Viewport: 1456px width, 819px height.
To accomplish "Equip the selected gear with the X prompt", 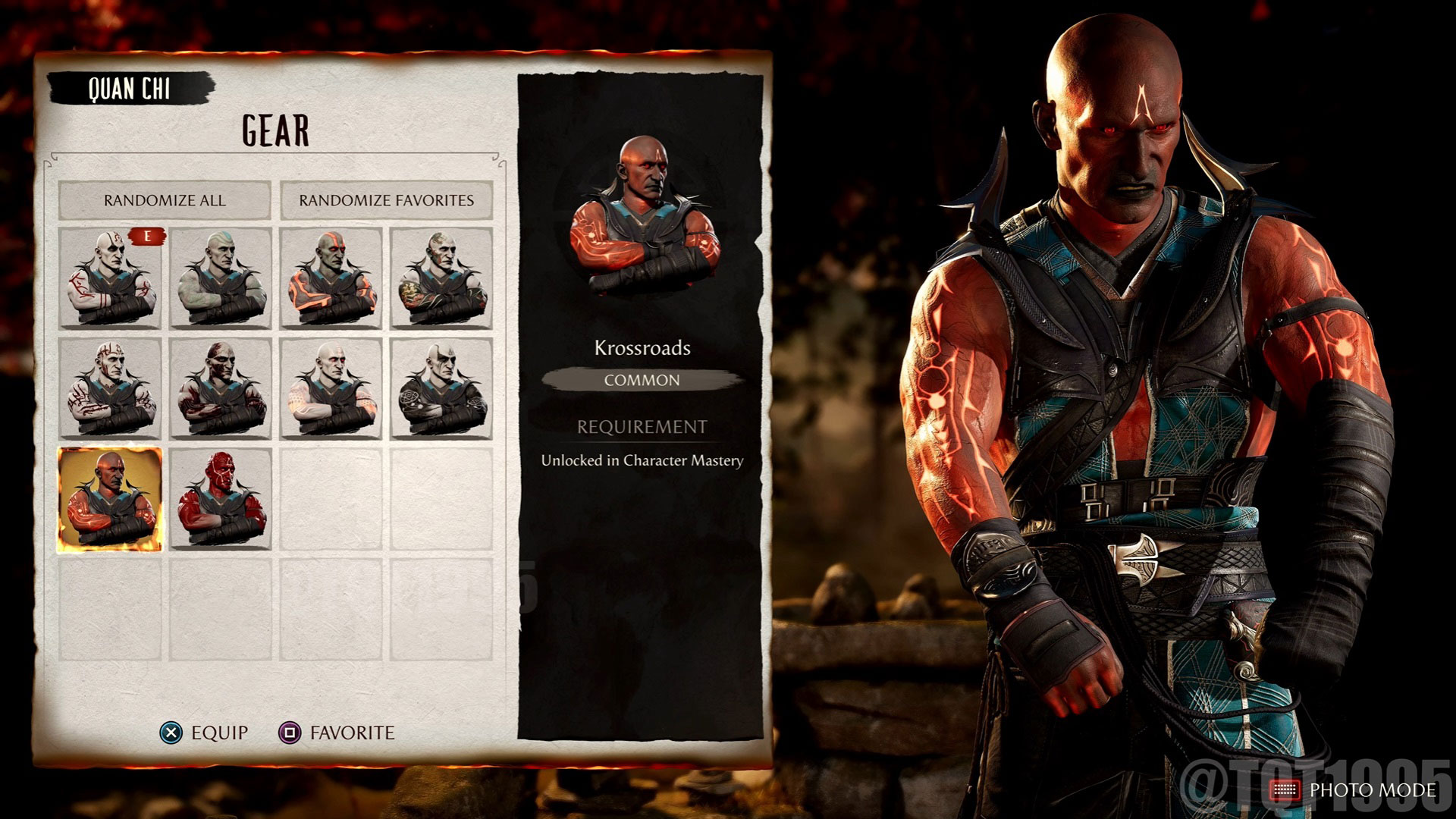I will point(209,733).
